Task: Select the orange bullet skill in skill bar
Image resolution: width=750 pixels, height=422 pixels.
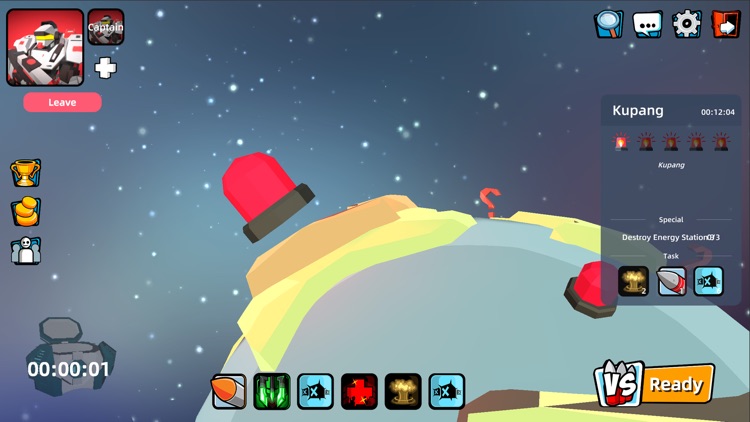Action: 229,390
